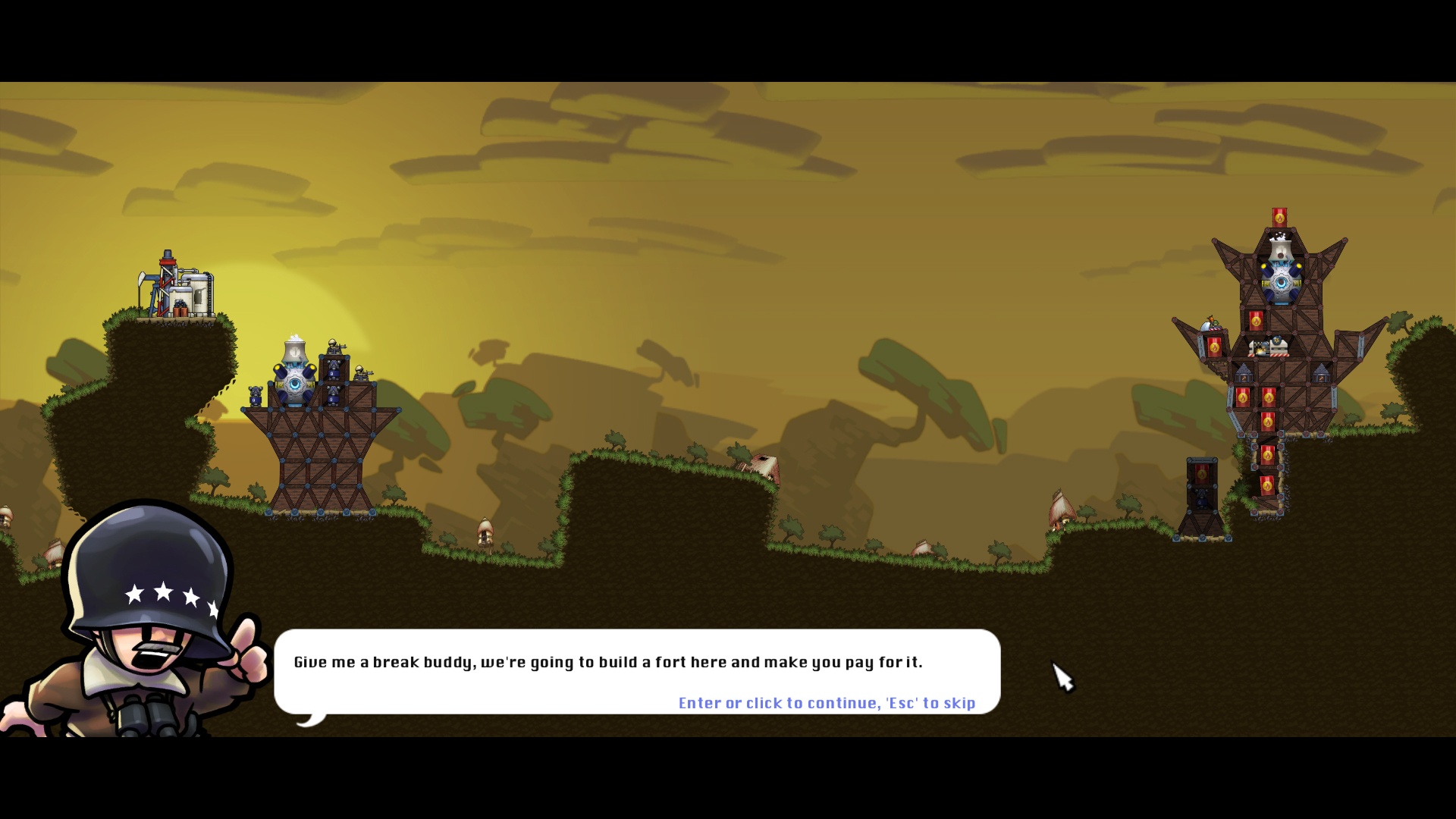Click the 'Enter or click to continue' prompt
Image resolution: width=1456 pixels, height=819 pixels.
(x=827, y=703)
